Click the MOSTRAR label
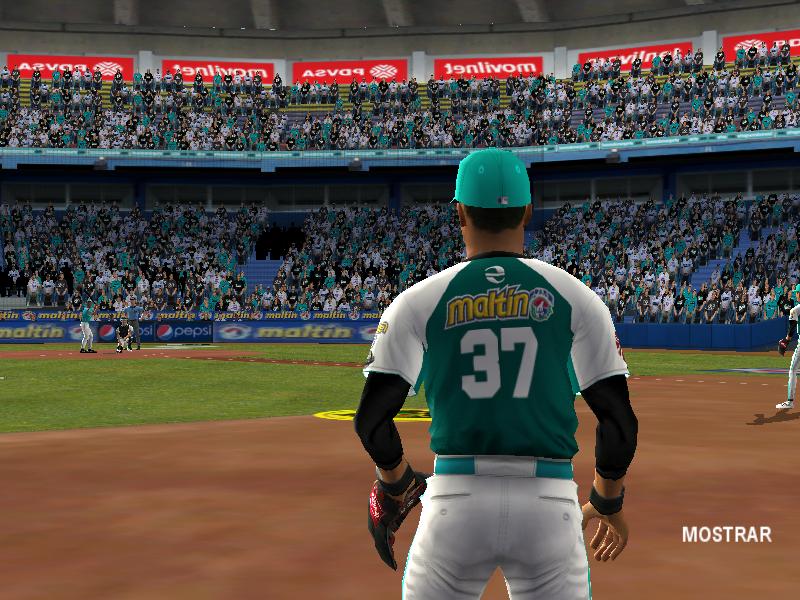800x600 pixels. coord(726,535)
